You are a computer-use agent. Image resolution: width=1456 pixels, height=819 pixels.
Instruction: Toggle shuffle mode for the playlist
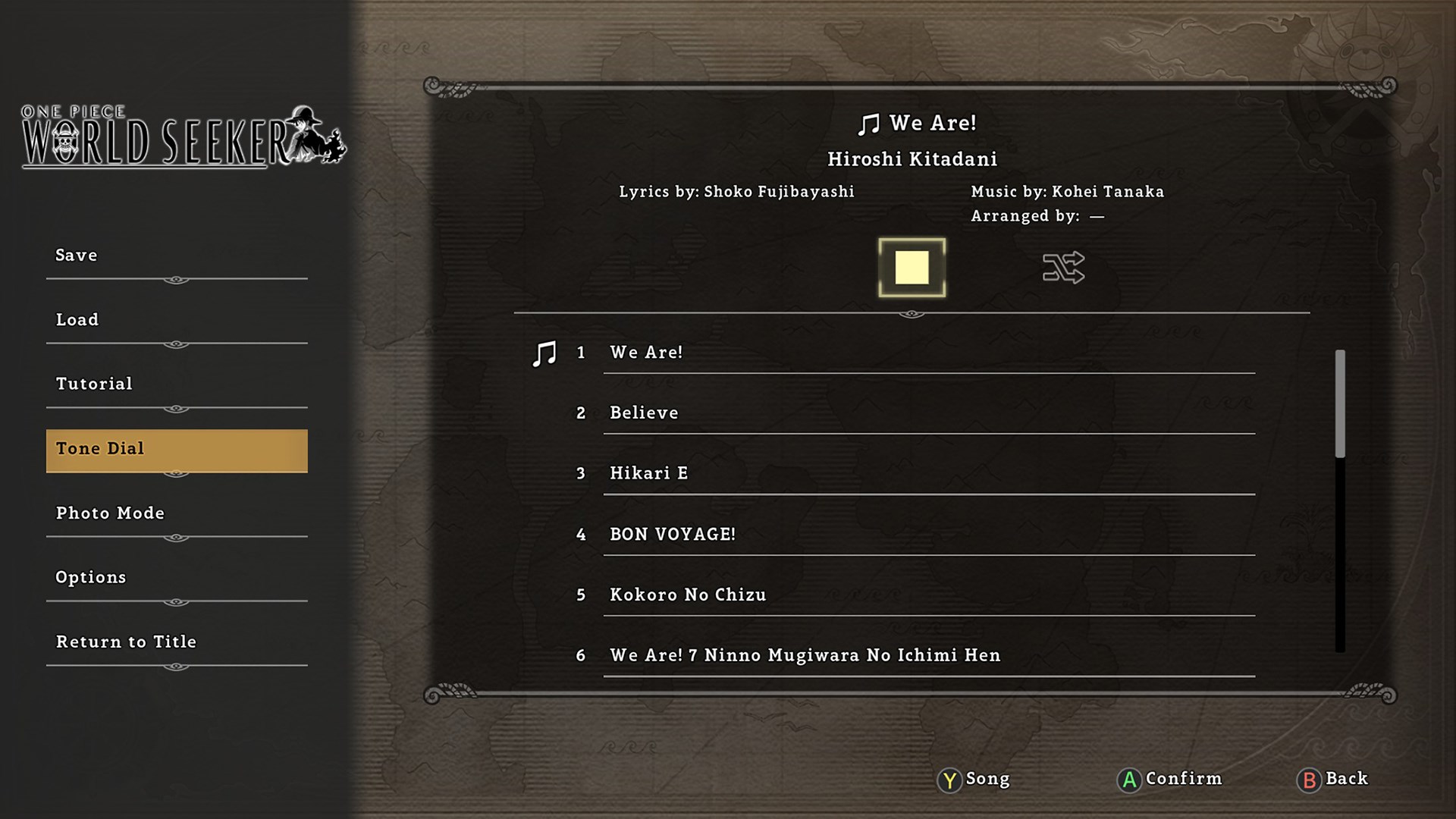1063,268
